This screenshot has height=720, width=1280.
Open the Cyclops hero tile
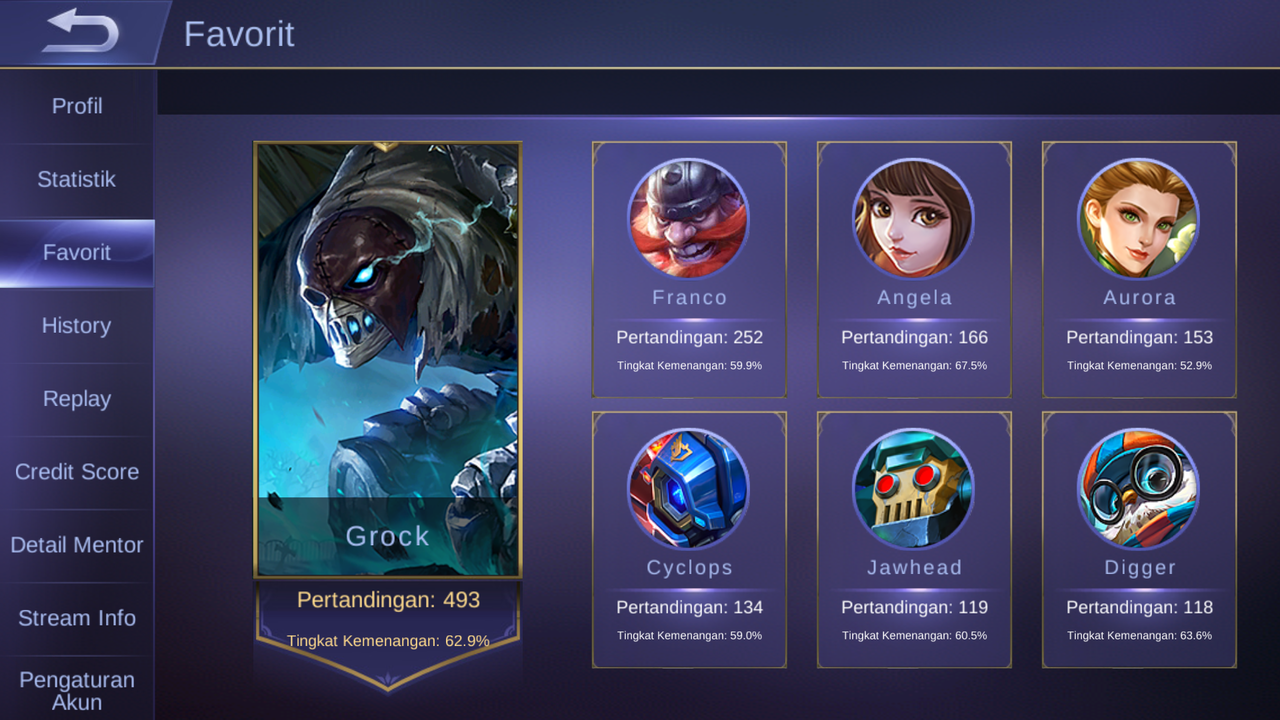click(689, 540)
